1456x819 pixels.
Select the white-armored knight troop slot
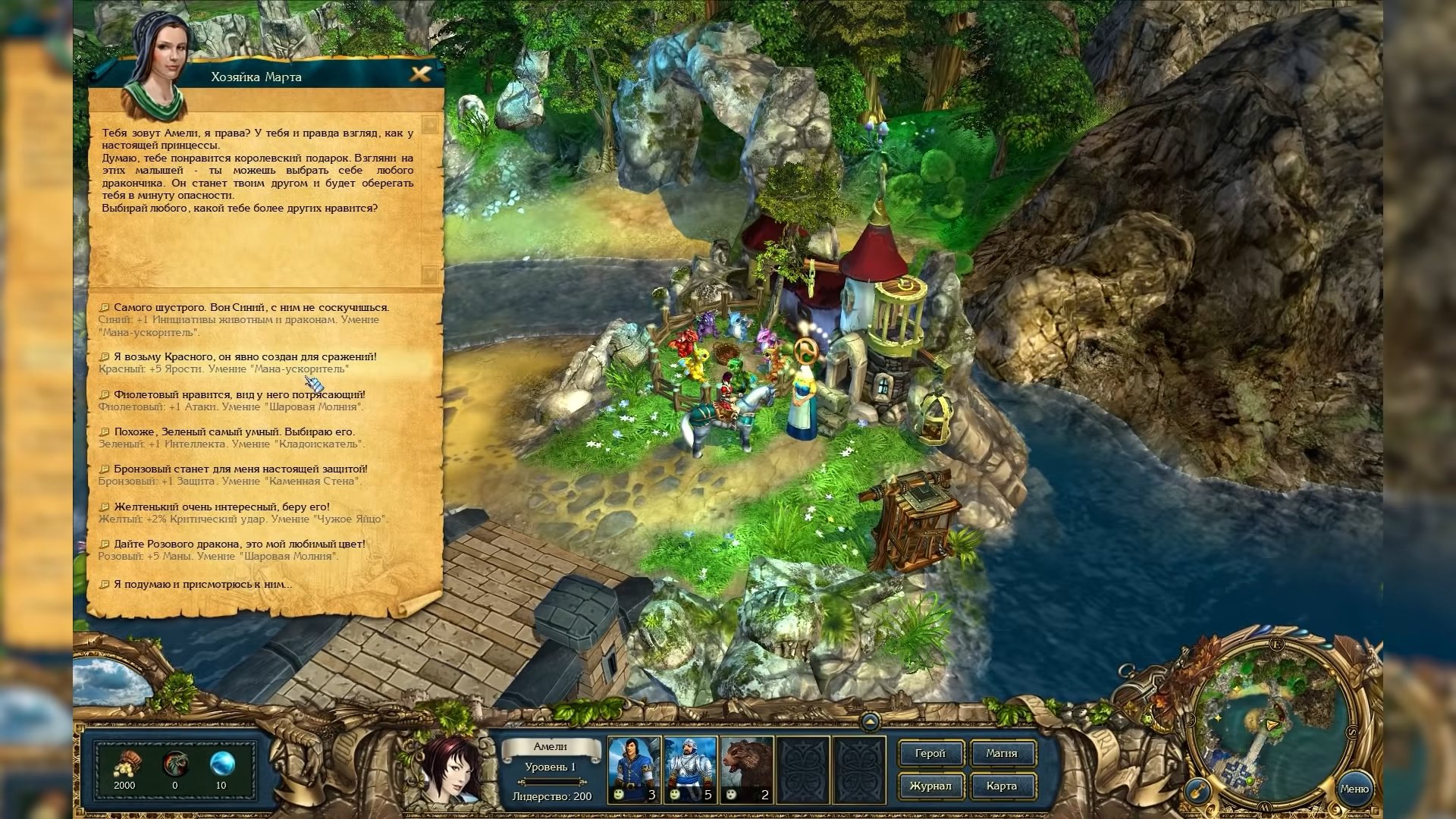click(x=690, y=769)
